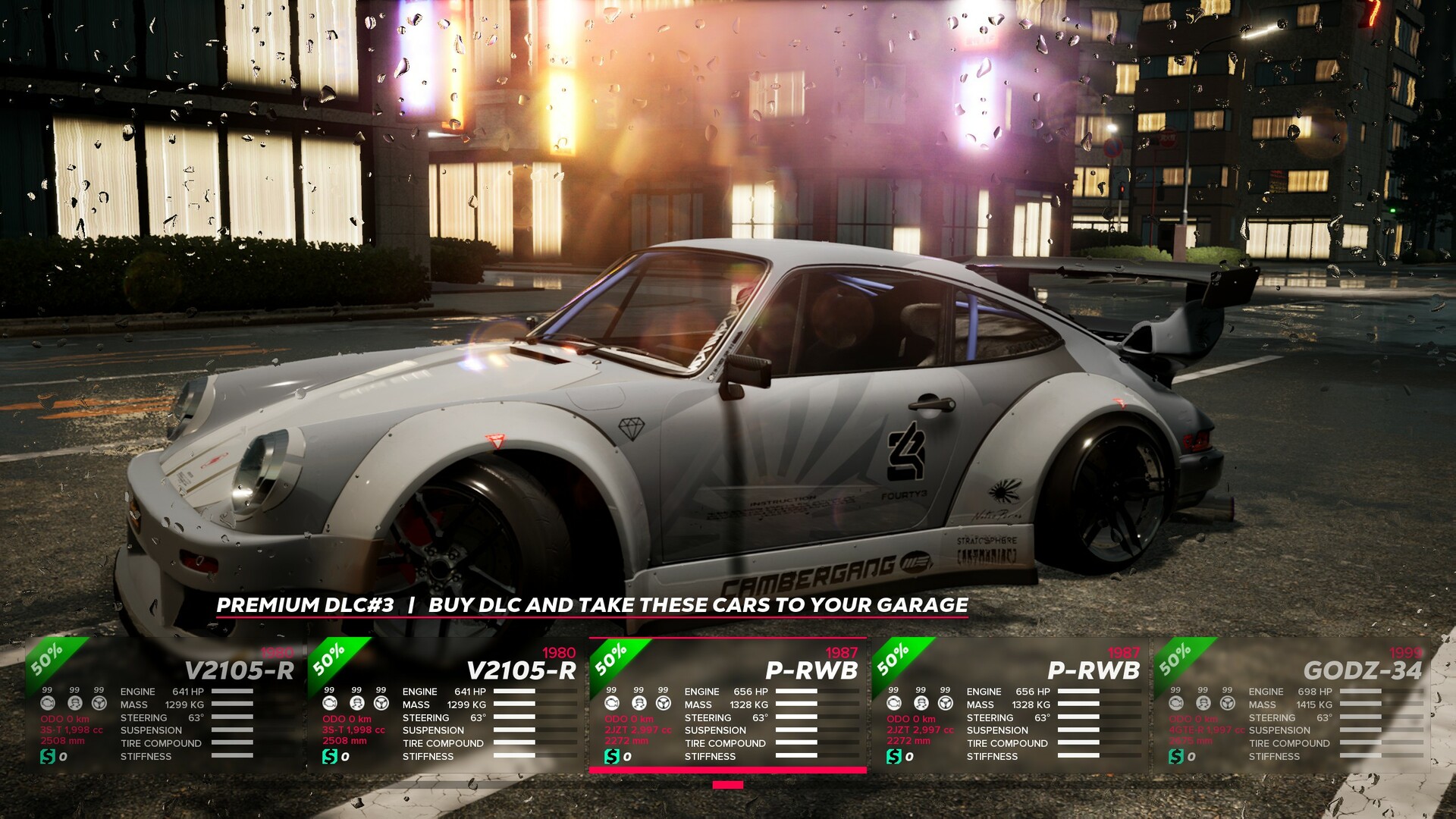Click the engine icon on the leftmost V2105-R card

tap(47, 704)
